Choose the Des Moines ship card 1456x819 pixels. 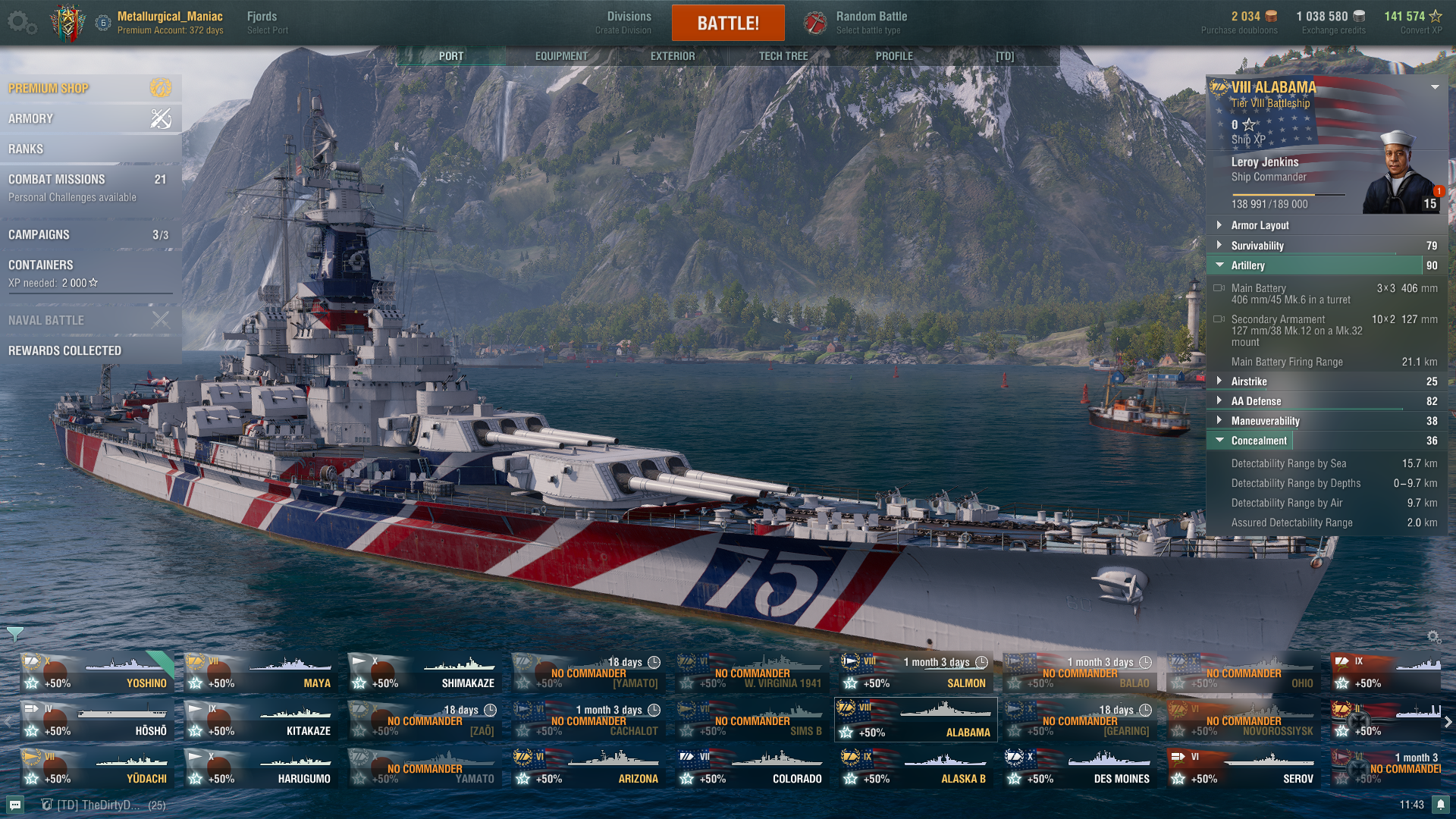[x=1080, y=767]
